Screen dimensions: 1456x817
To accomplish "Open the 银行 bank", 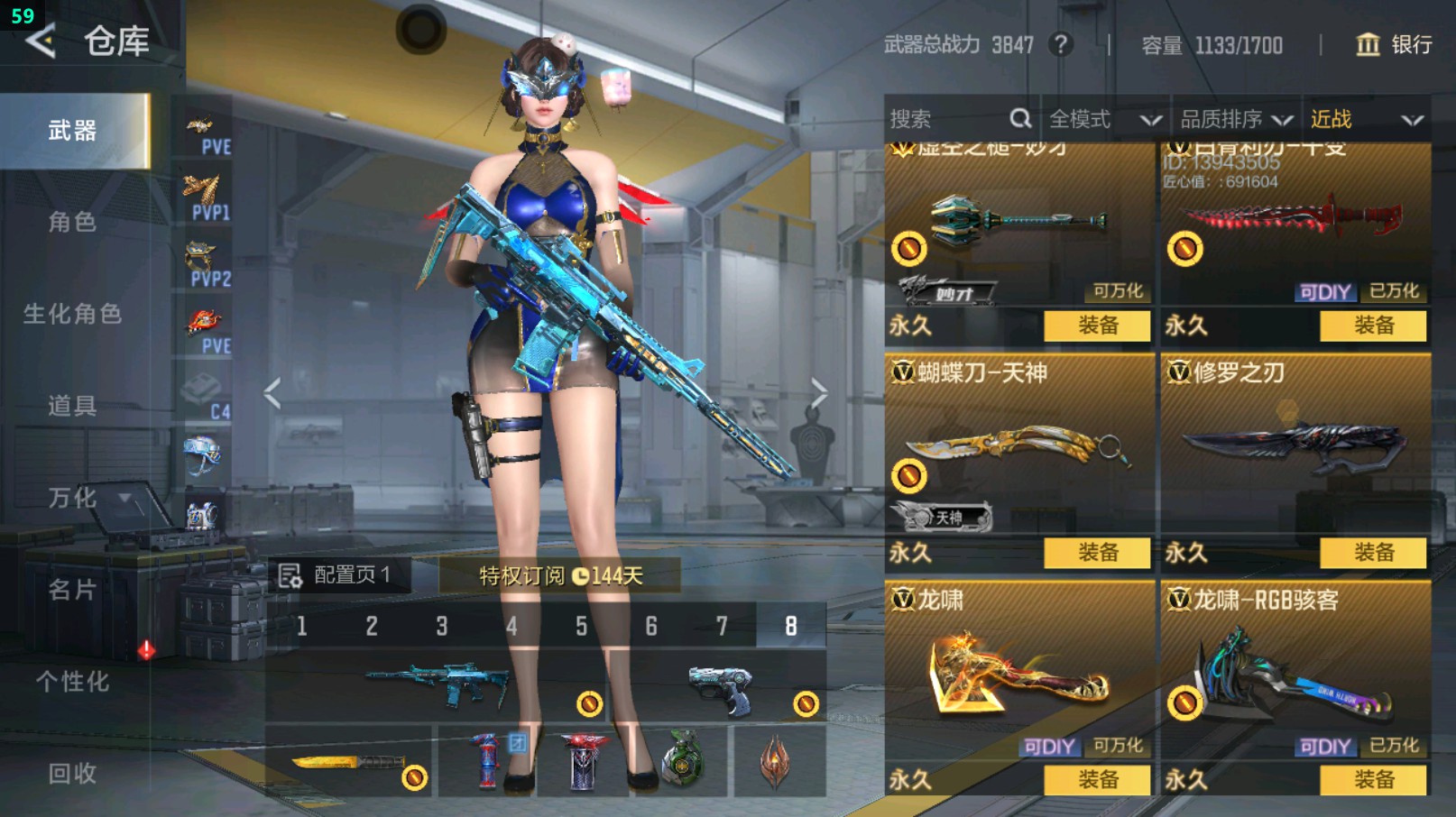I will point(1395,45).
